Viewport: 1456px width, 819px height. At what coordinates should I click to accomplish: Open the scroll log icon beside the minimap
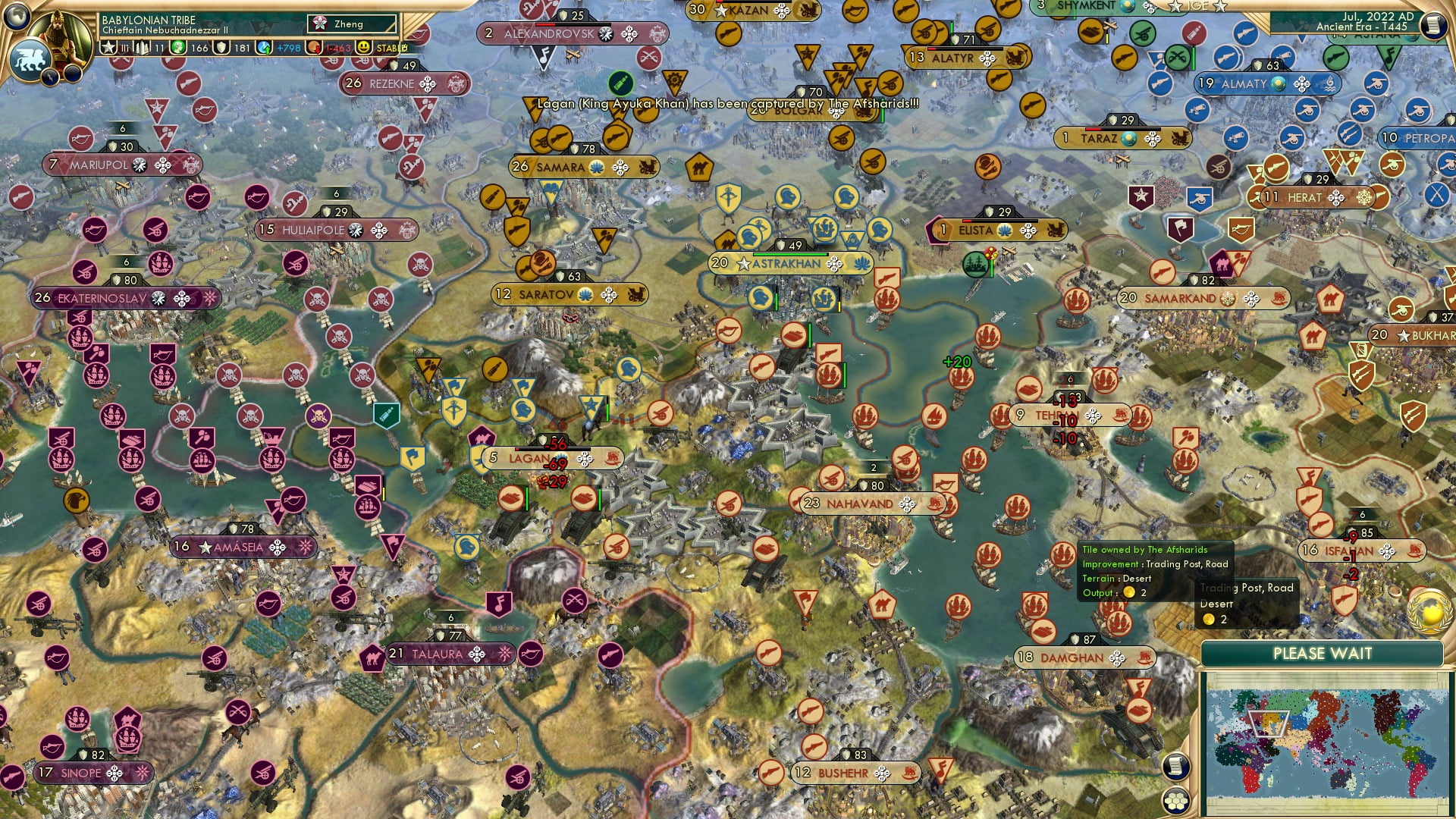click(x=1175, y=765)
